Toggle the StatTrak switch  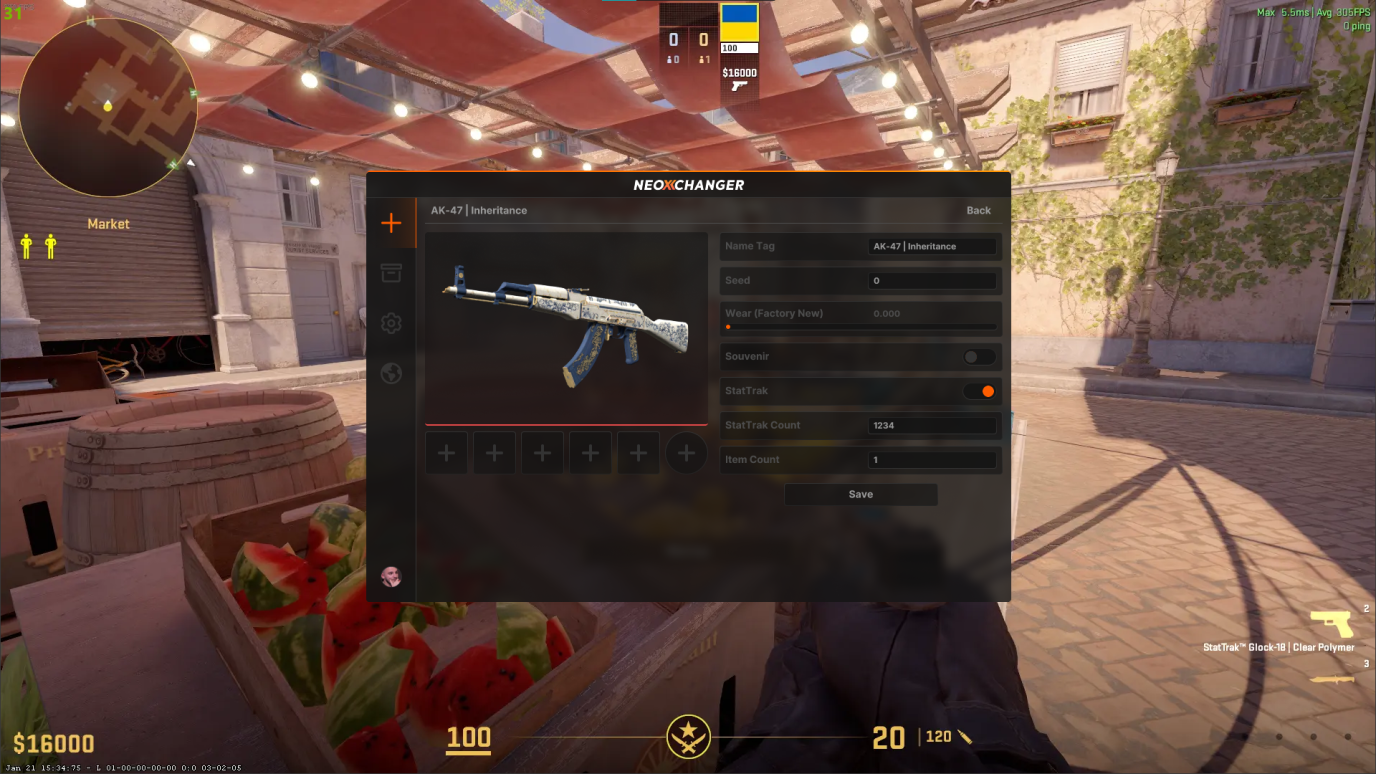[979, 391]
